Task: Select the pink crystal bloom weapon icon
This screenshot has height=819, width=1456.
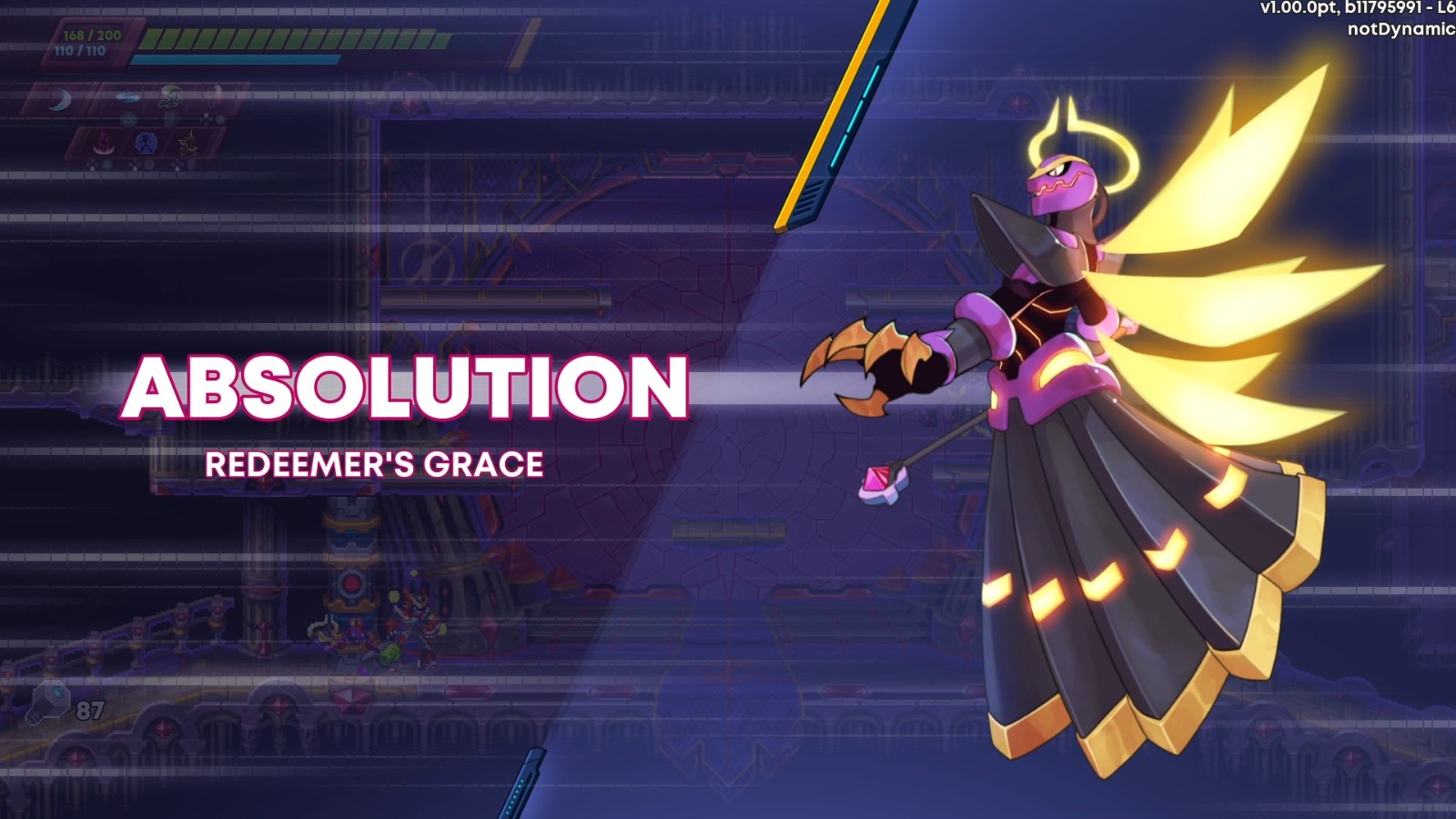Action: [x=102, y=142]
